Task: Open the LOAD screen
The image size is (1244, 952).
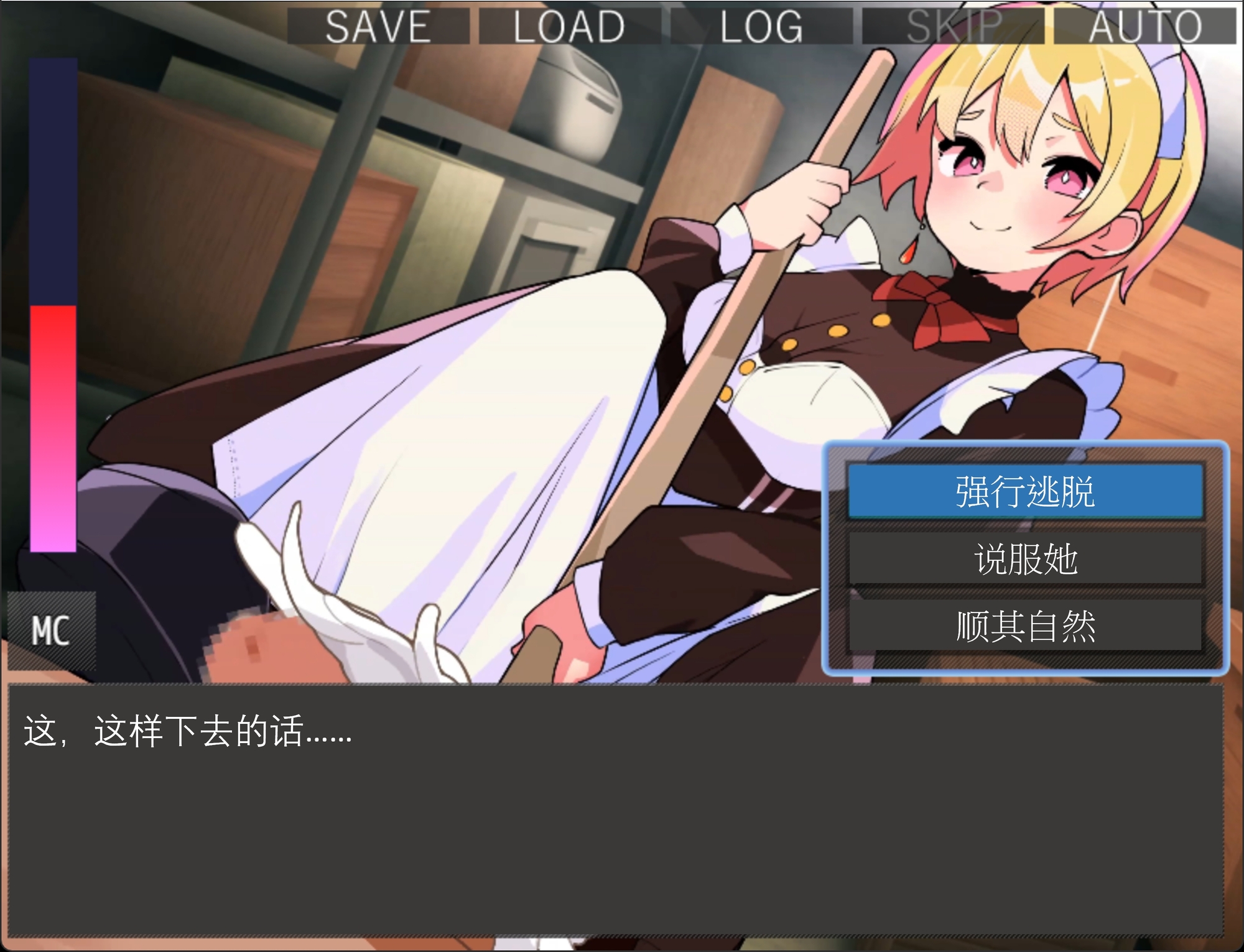Action: tap(567, 25)
